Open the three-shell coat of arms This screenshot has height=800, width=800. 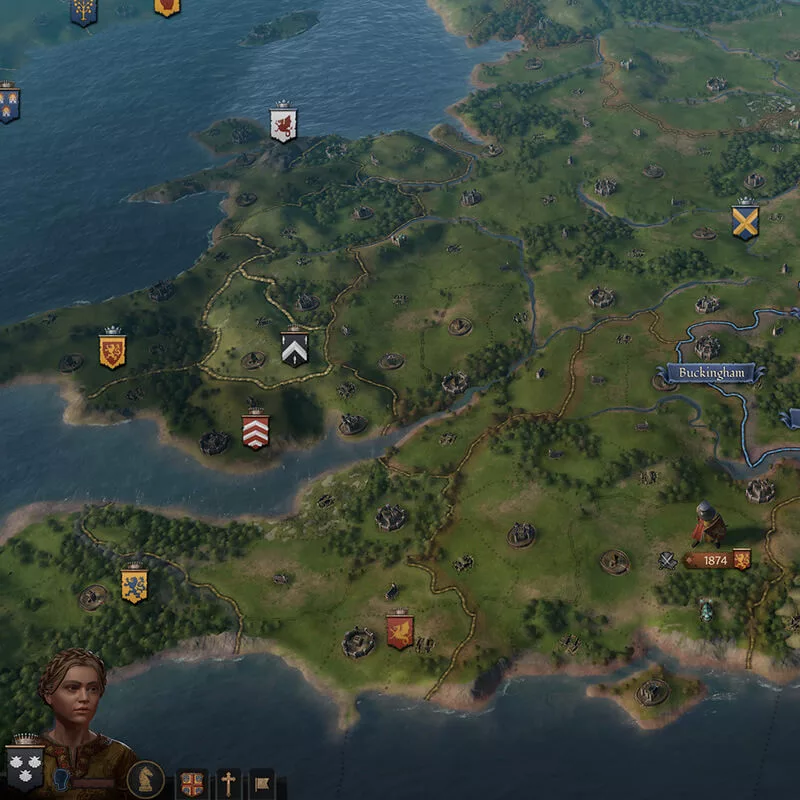(x=24, y=768)
